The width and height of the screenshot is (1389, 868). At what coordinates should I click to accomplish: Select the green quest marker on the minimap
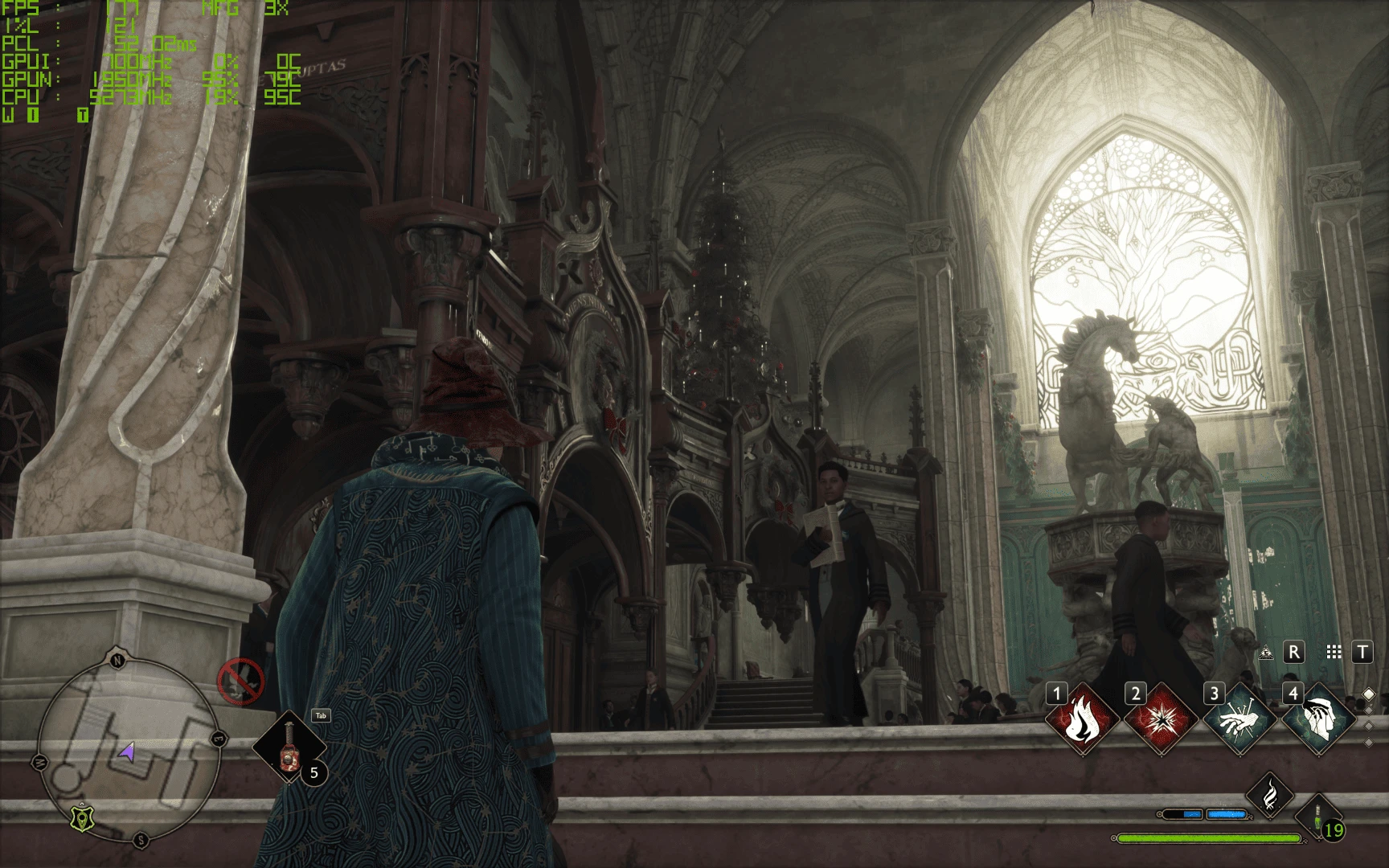pos(81,818)
